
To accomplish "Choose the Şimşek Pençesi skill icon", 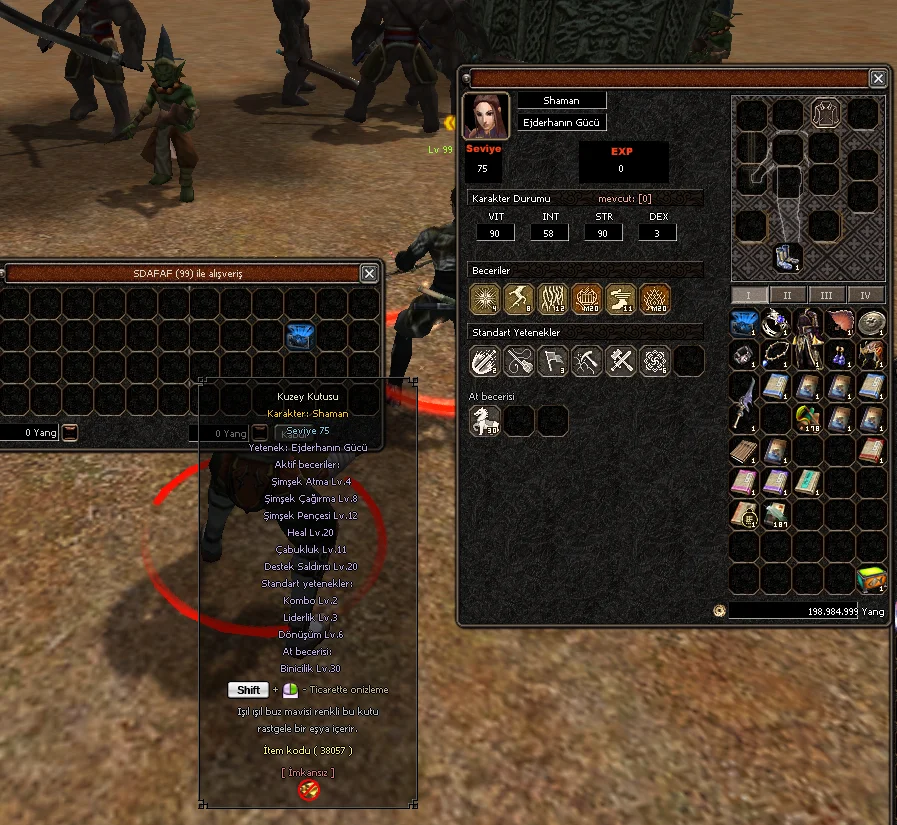I will point(553,298).
